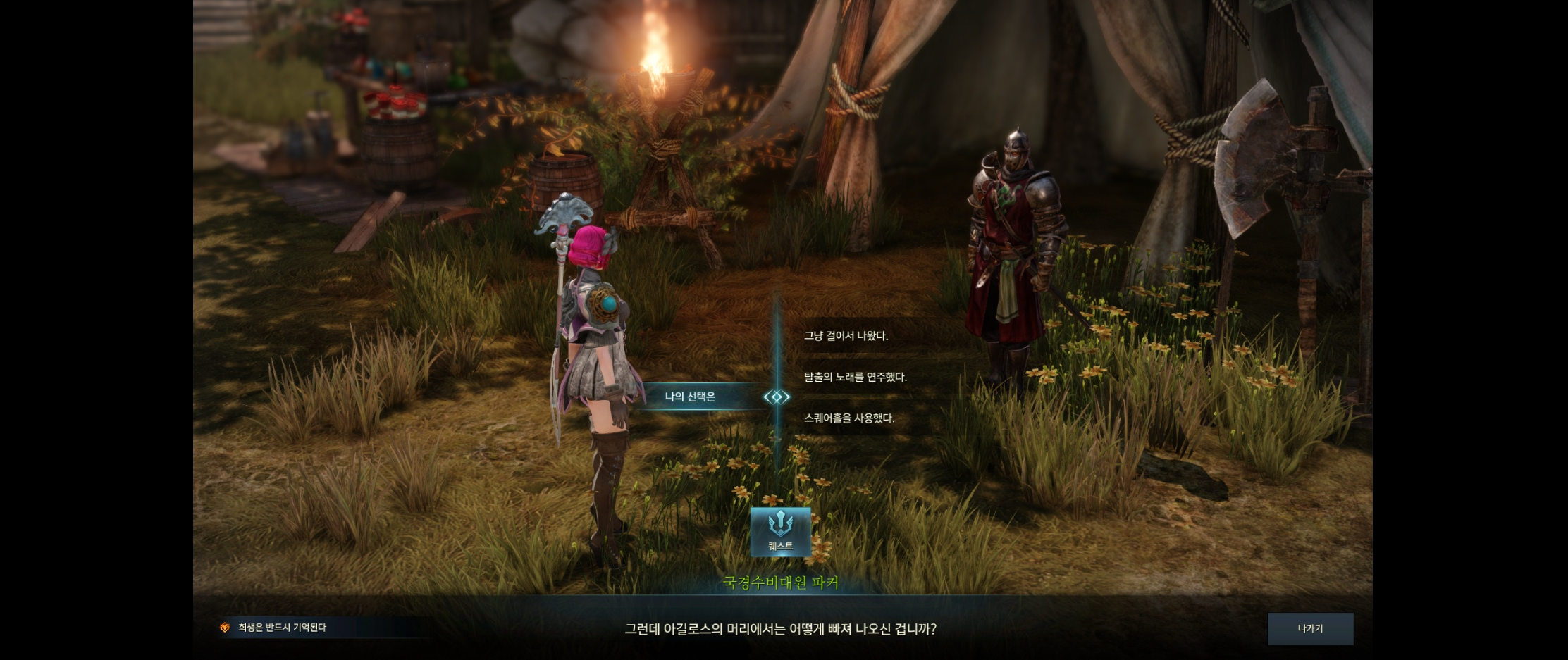Open the 퀘스트 quest icon button
1568x660 pixels.
pos(780,532)
